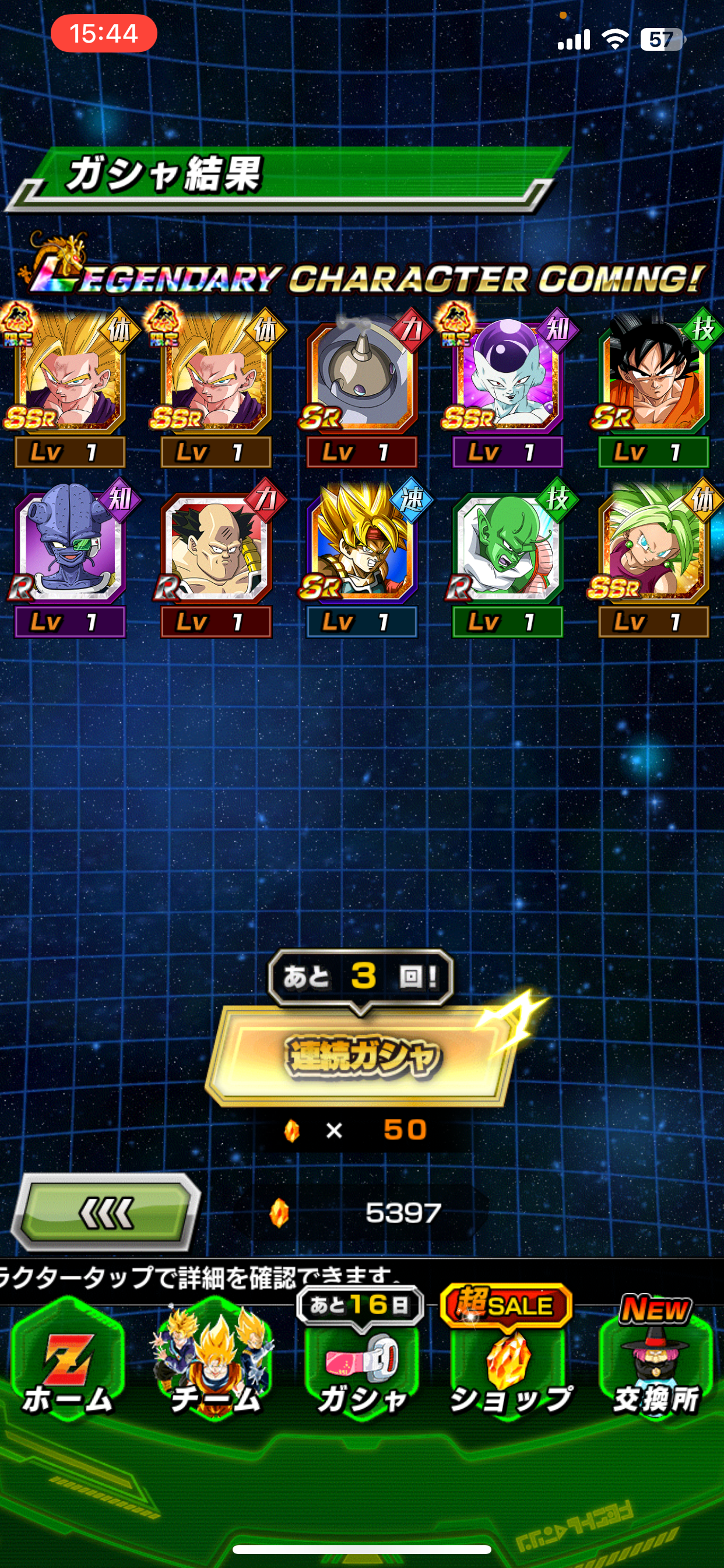
Task: Select the SR black-haired Goku card
Action: coord(653,374)
